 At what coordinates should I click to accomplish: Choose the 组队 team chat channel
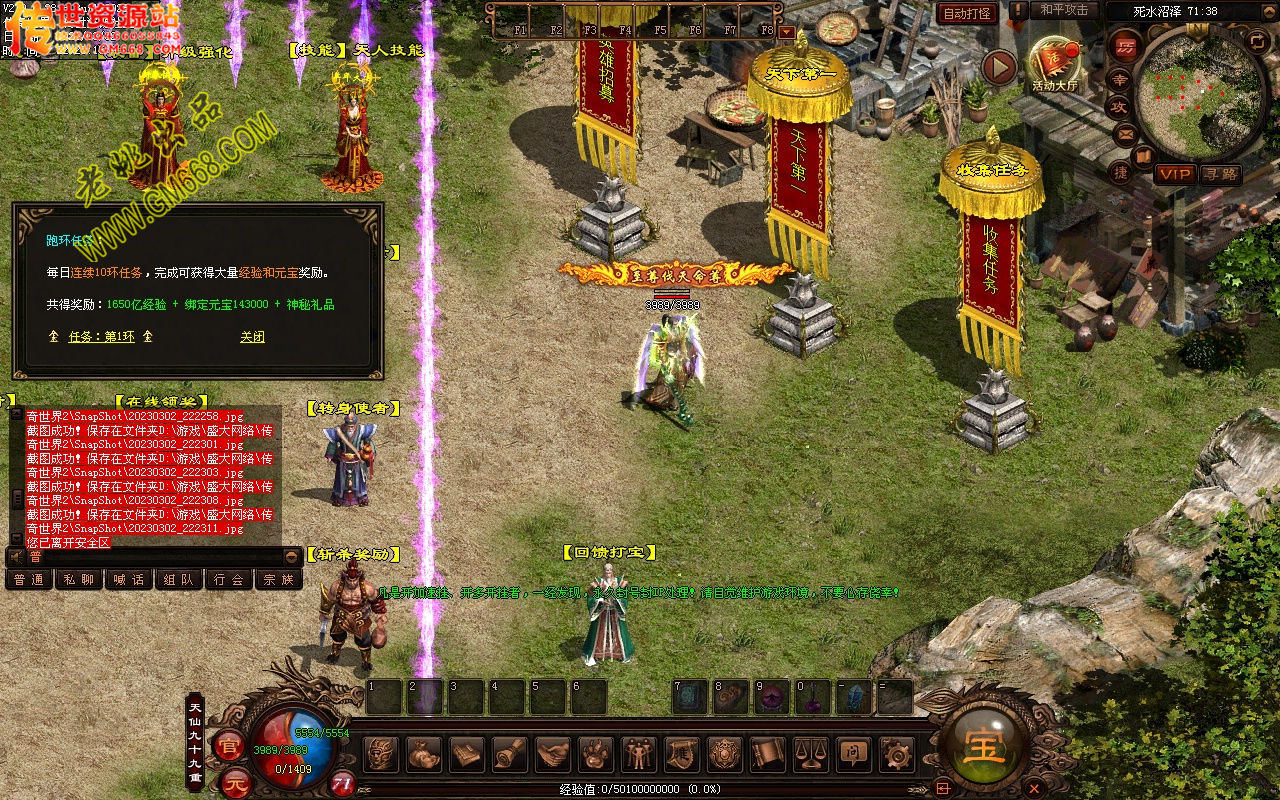coord(179,579)
